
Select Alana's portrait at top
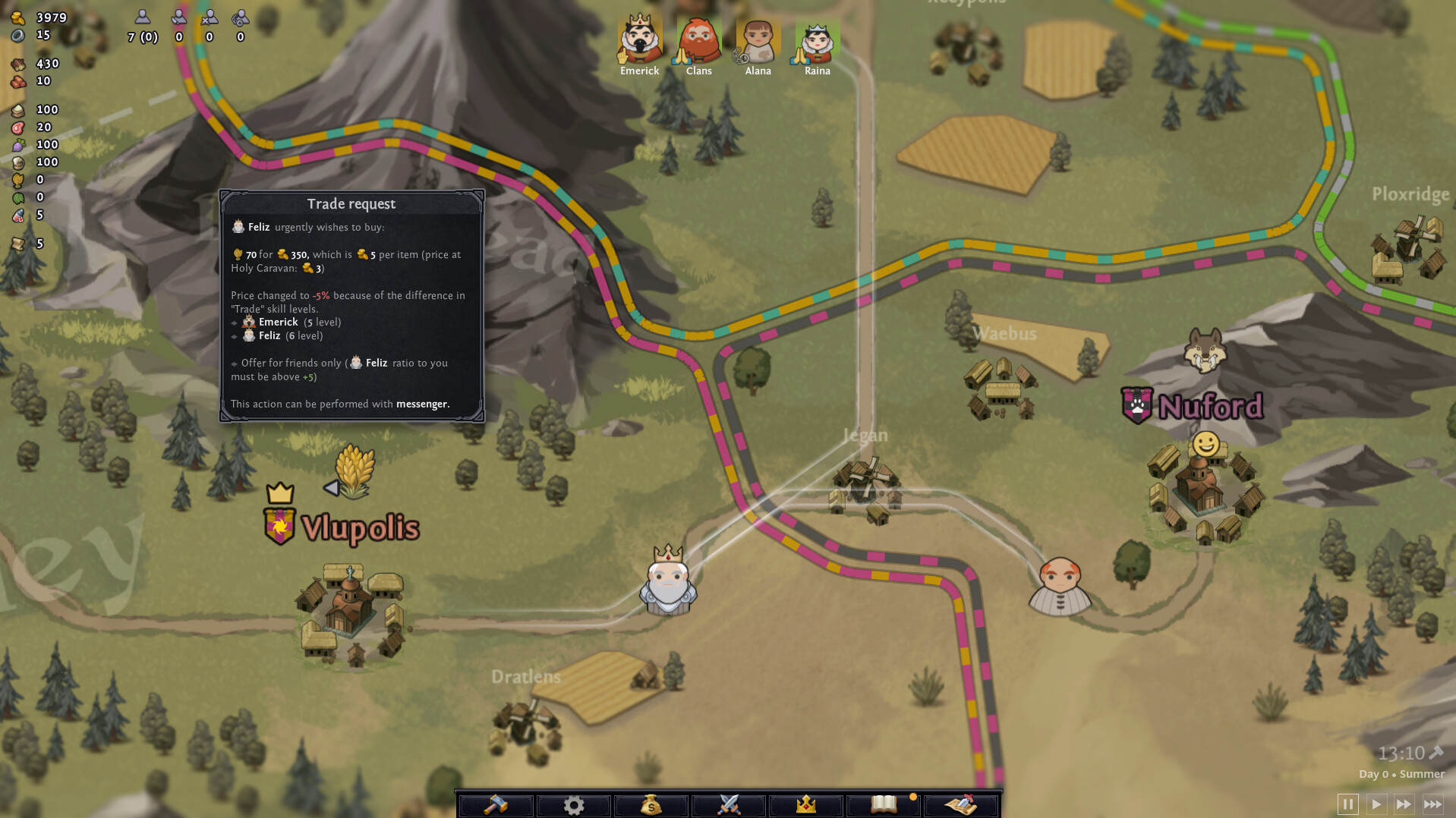coord(758,36)
